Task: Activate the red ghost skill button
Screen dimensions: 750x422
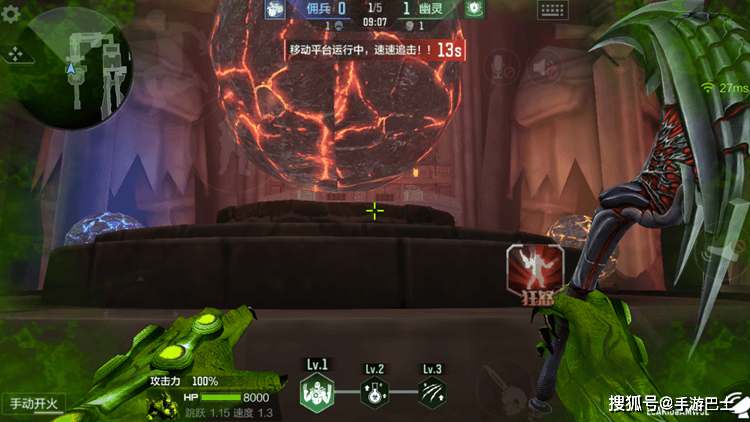Action: [x=535, y=271]
